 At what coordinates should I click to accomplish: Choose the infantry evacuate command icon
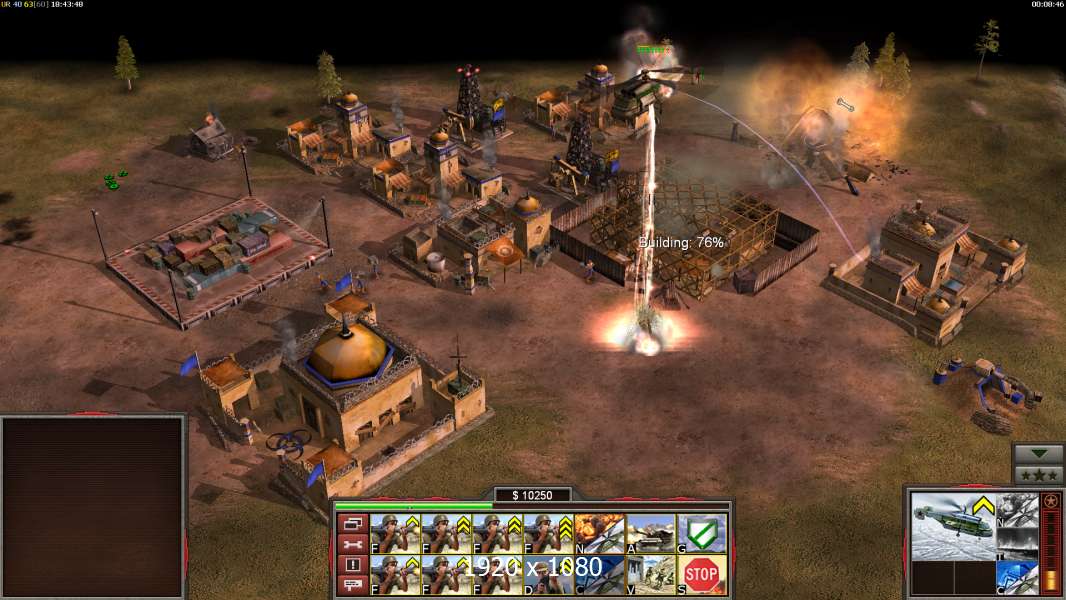click(x=651, y=575)
